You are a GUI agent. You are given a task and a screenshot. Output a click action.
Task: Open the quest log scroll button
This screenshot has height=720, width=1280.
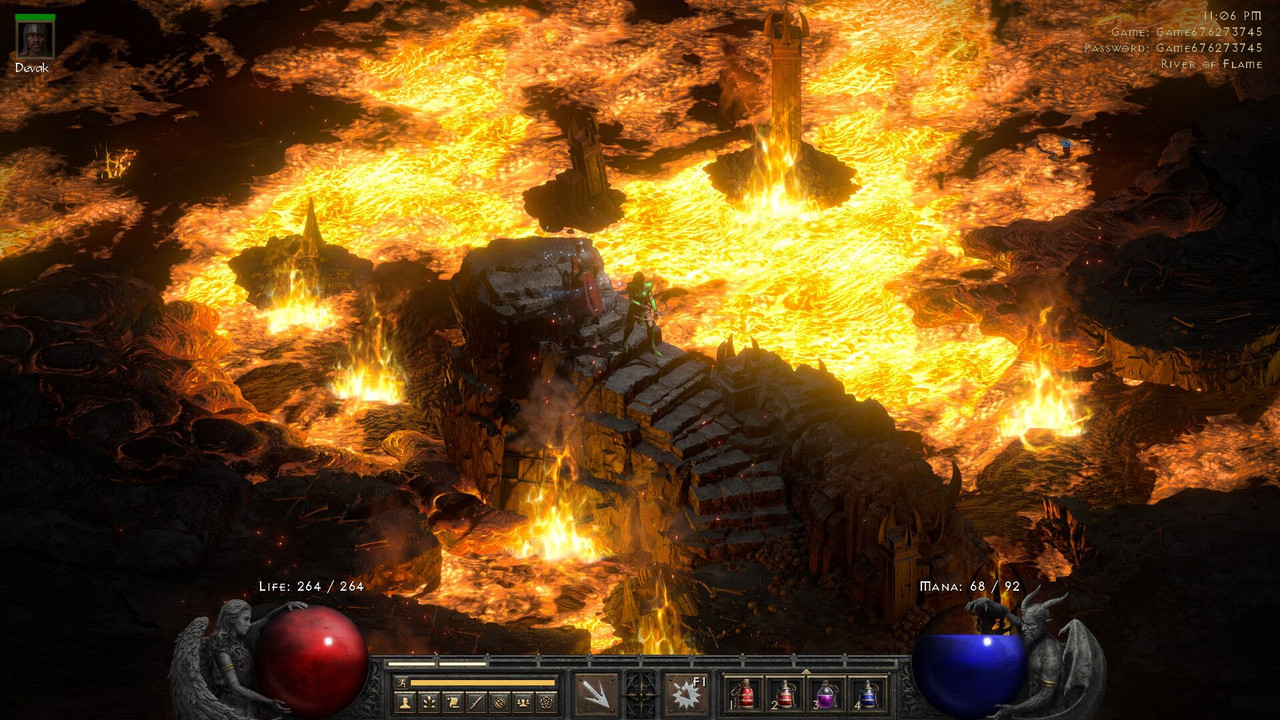pyautogui.click(x=453, y=702)
